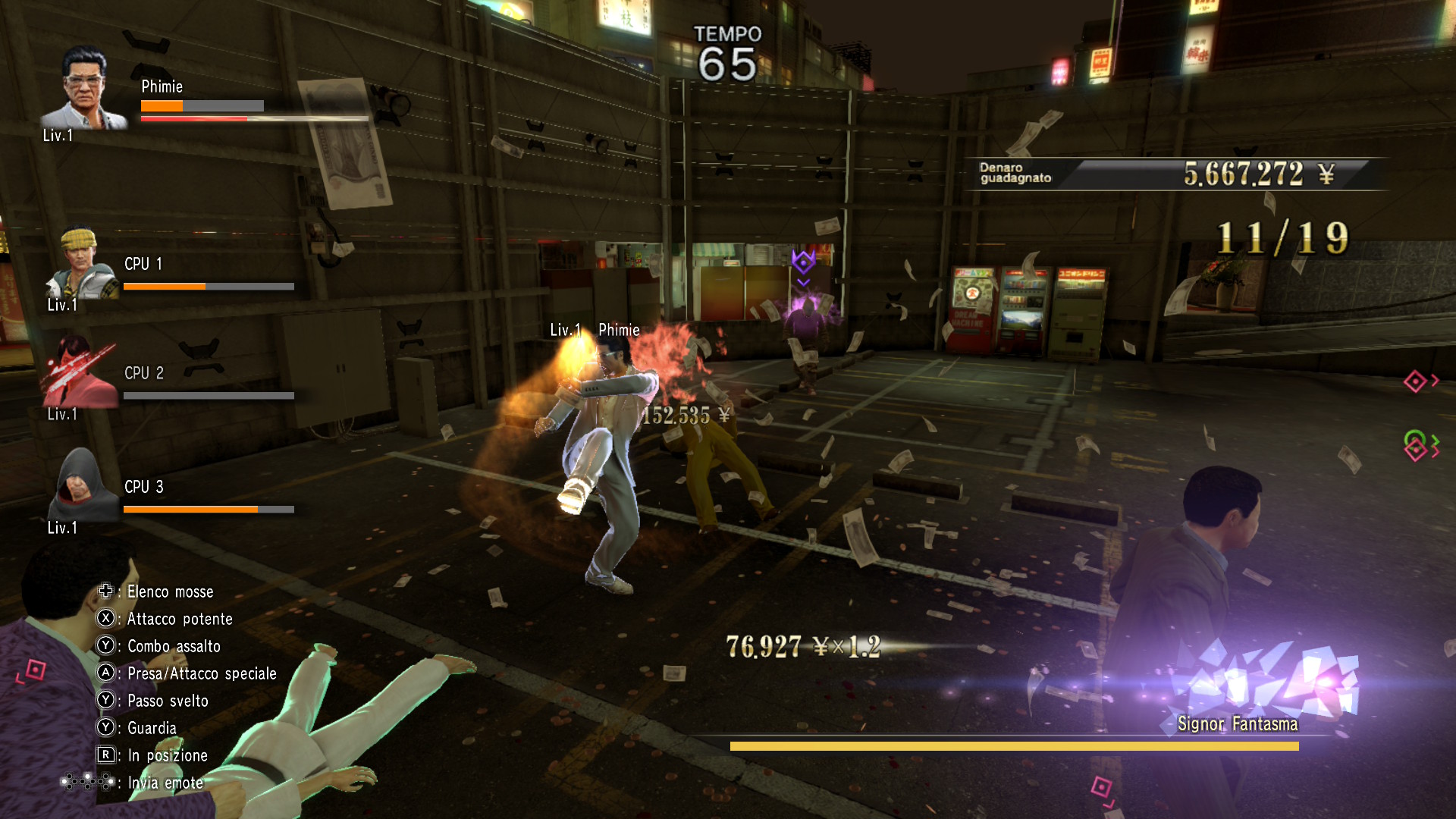
Task: Click the purple target marker above the enemy
Action: point(803,262)
